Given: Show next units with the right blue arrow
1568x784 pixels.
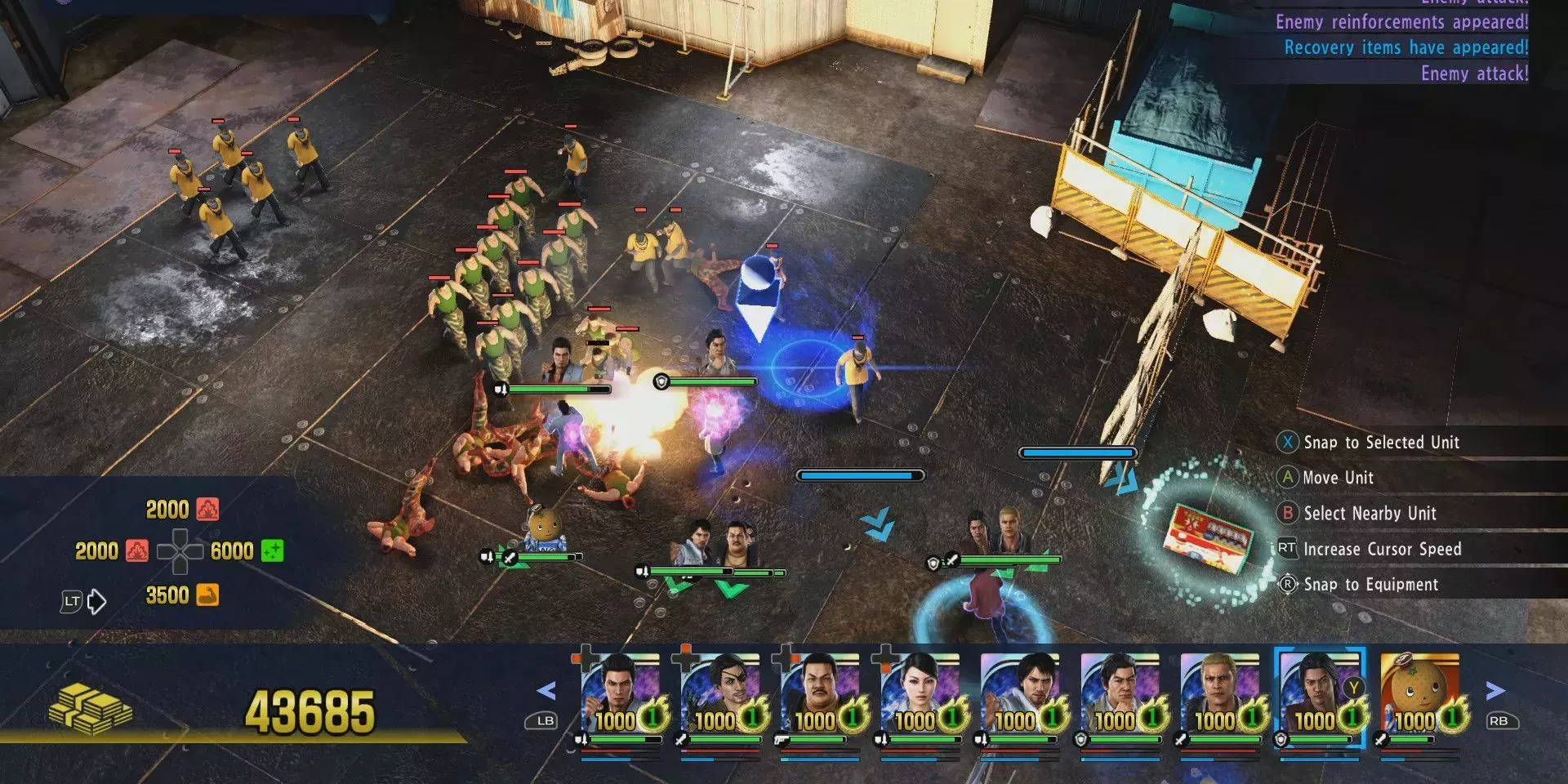Looking at the screenshot, I should point(1494,691).
